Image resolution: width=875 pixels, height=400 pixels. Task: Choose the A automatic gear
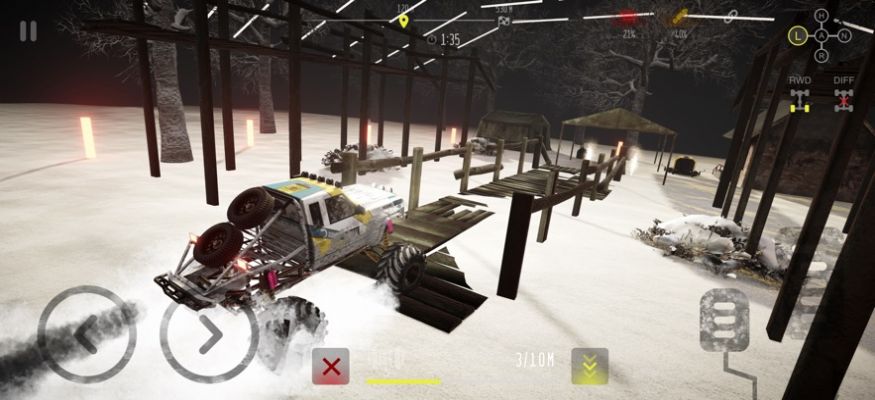pos(821,36)
